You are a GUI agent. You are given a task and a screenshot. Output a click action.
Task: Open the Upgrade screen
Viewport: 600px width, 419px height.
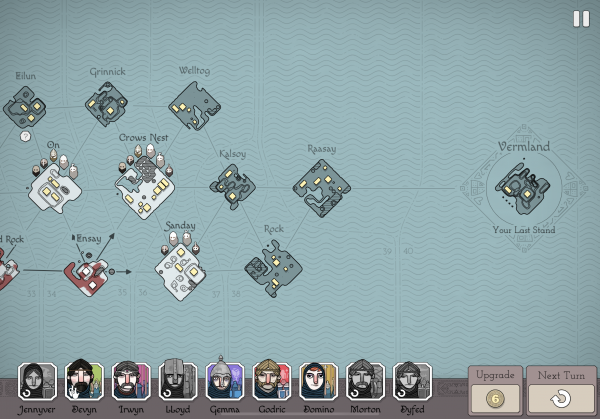pos(495,389)
